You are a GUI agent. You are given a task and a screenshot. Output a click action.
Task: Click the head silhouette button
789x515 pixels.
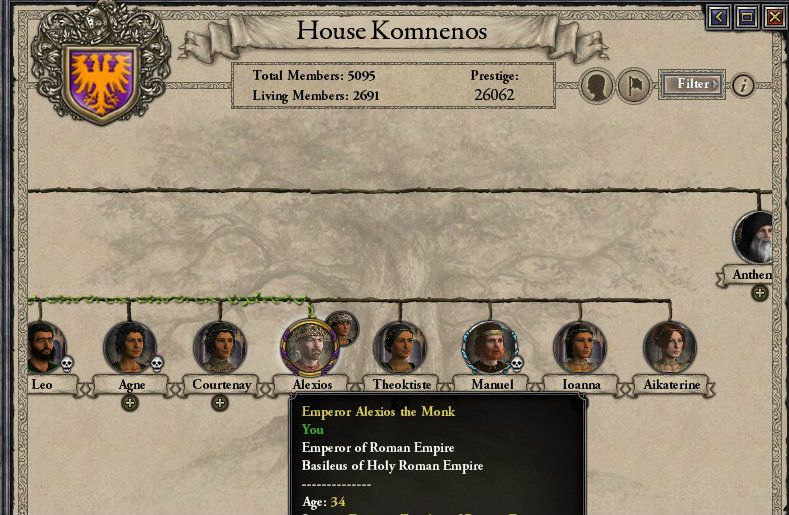(x=597, y=86)
